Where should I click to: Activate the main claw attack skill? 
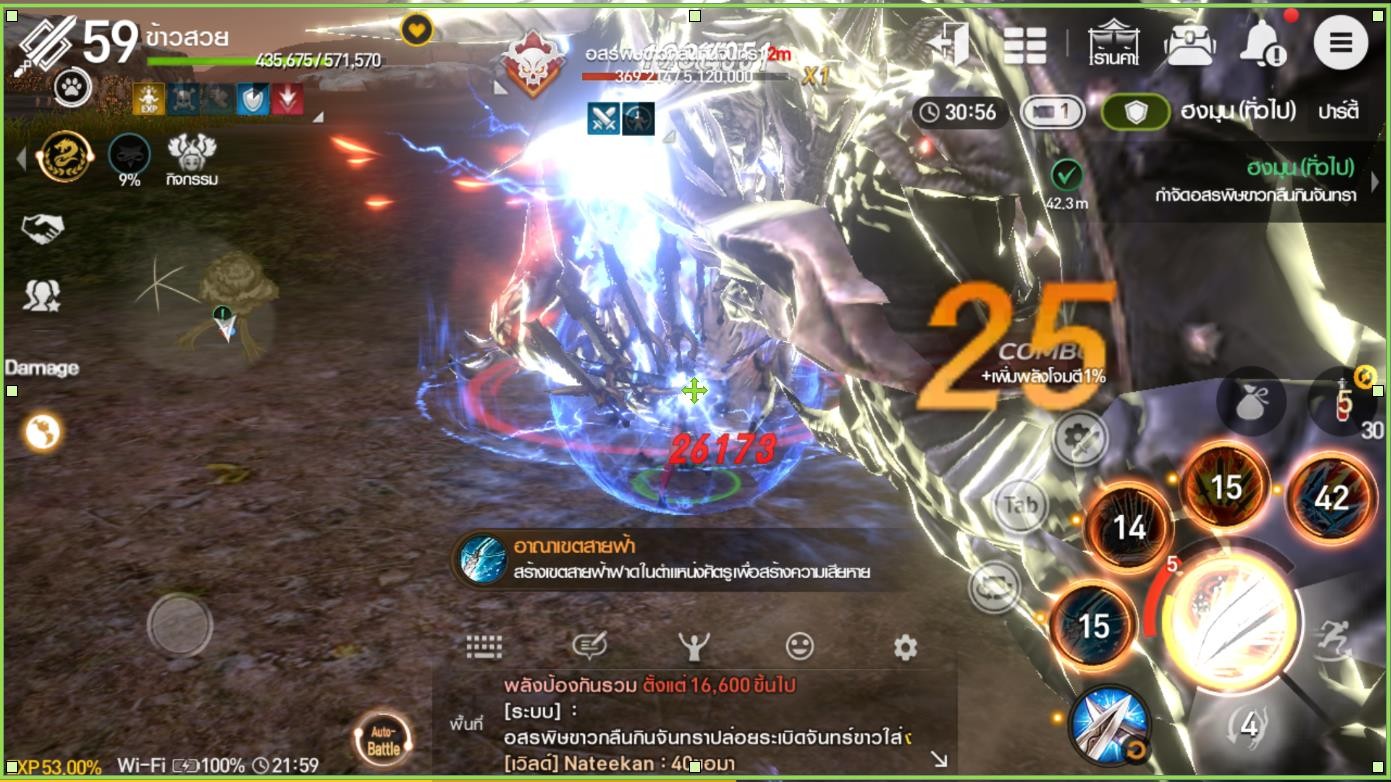tap(1233, 621)
